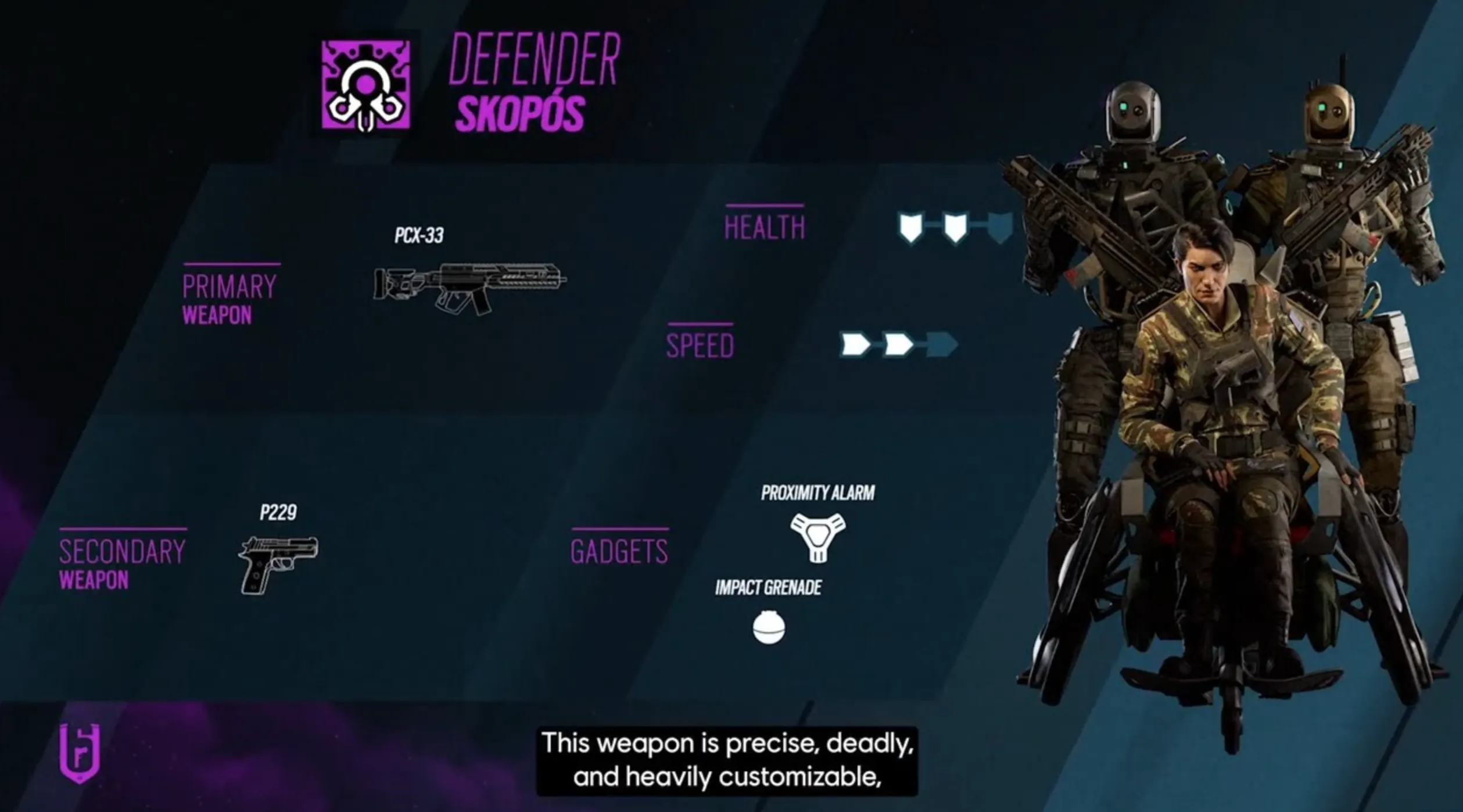
Task: Select the Defender tab heading
Action: tap(535, 58)
